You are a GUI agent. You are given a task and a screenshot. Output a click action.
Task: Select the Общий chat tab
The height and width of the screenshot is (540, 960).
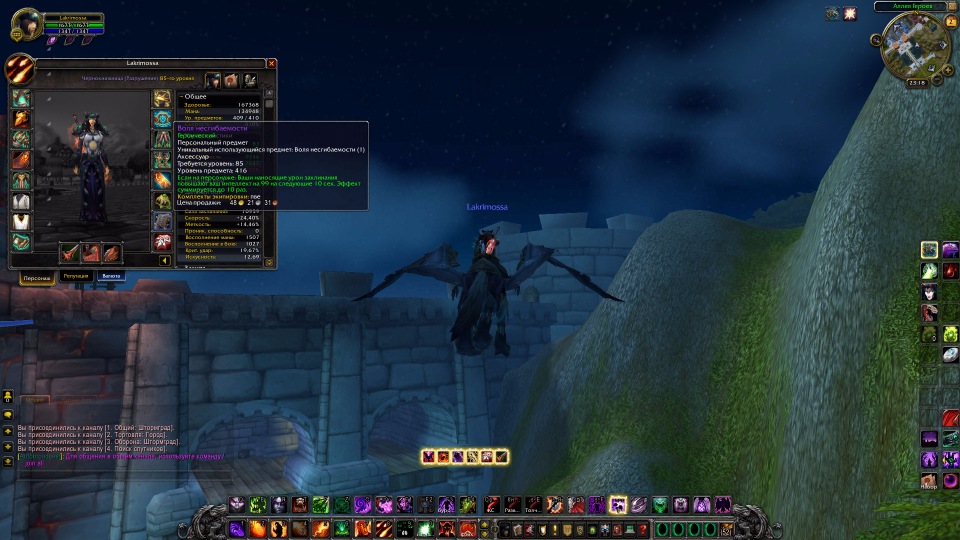36,398
